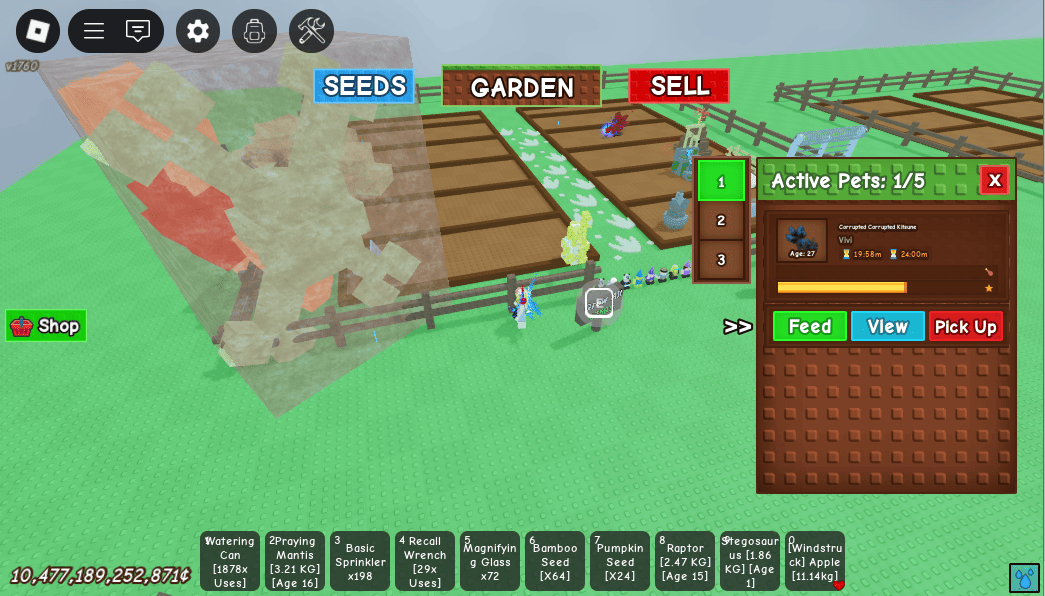Teleport with the SEEDS button

tap(364, 86)
